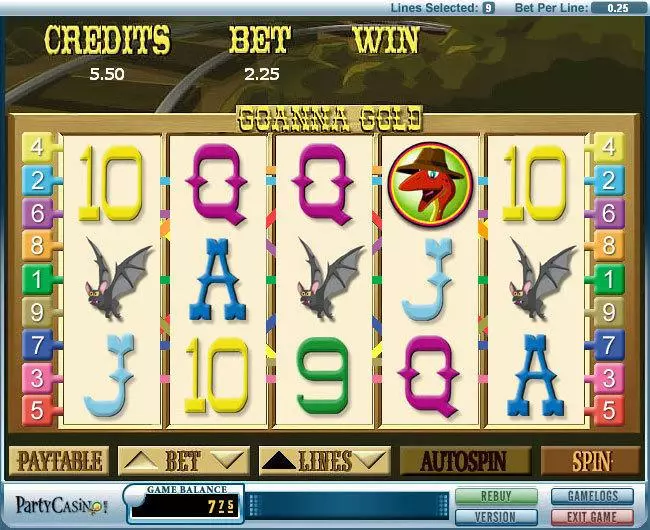The width and height of the screenshot is (650, 530).
Task: Decrease the bet with the BET down arrow
Action: point(228,461)
